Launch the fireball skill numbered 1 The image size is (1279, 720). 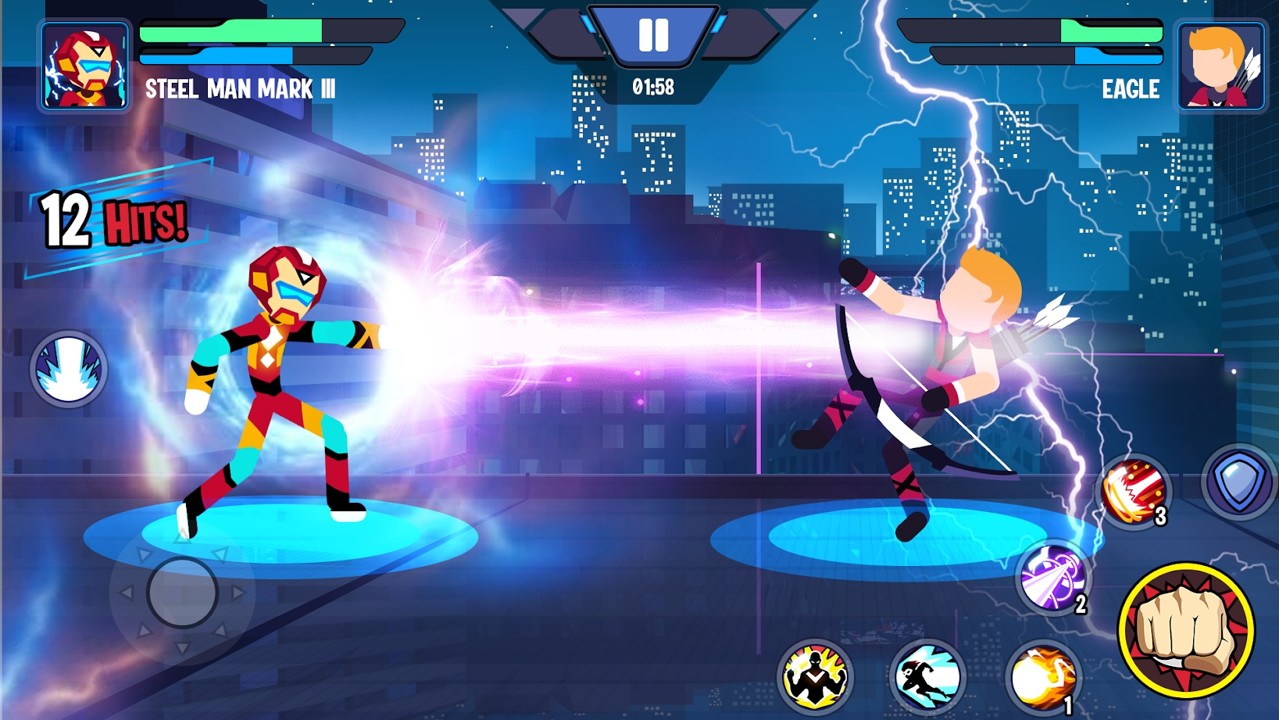pos(1042,677)
